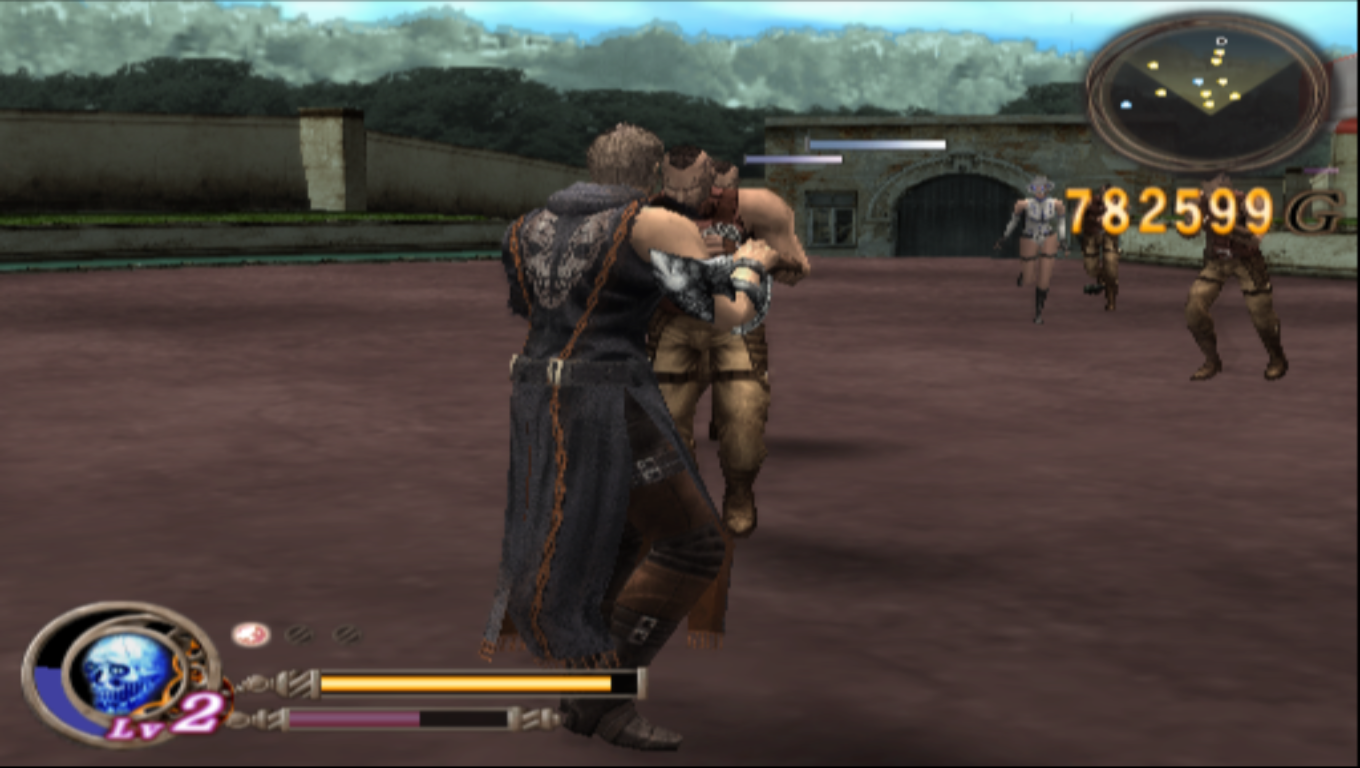Viewport: 1360px width, 768px height.
Task: Click the first empty Roulette orb slot
Action: tap(300, 632)
